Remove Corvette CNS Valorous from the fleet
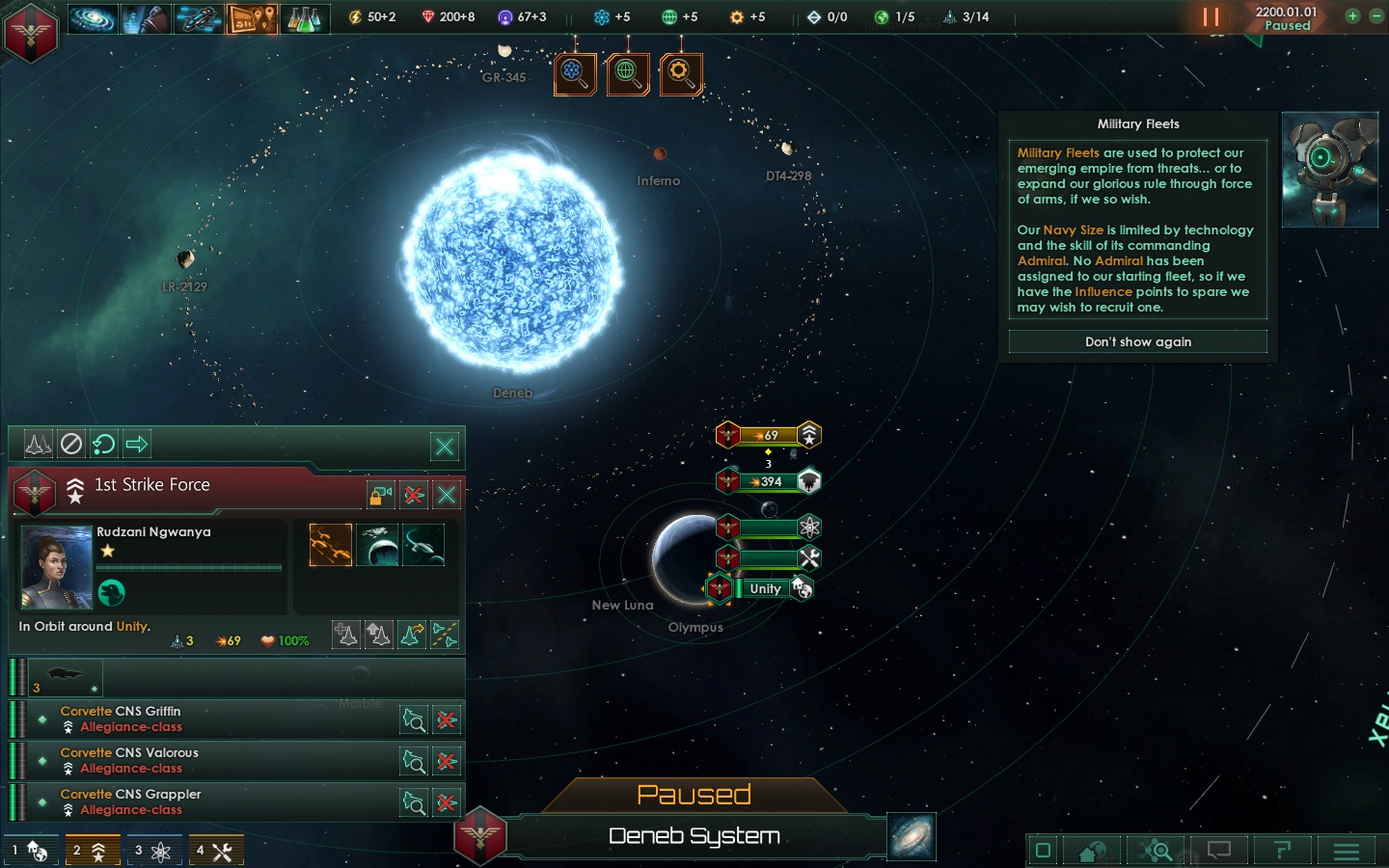Viewport: 1389px width, 868px height. [x=446, y=761]
